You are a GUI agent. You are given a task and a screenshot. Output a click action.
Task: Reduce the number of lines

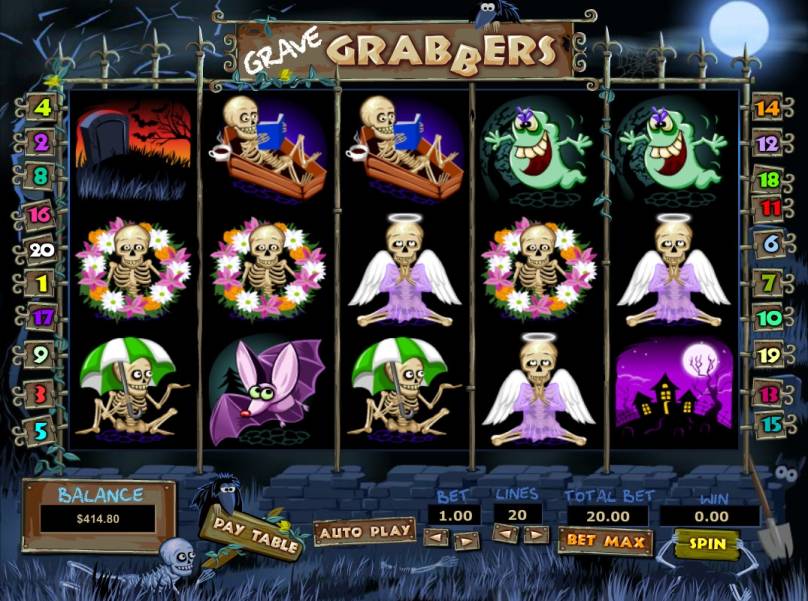click(506, 534)
